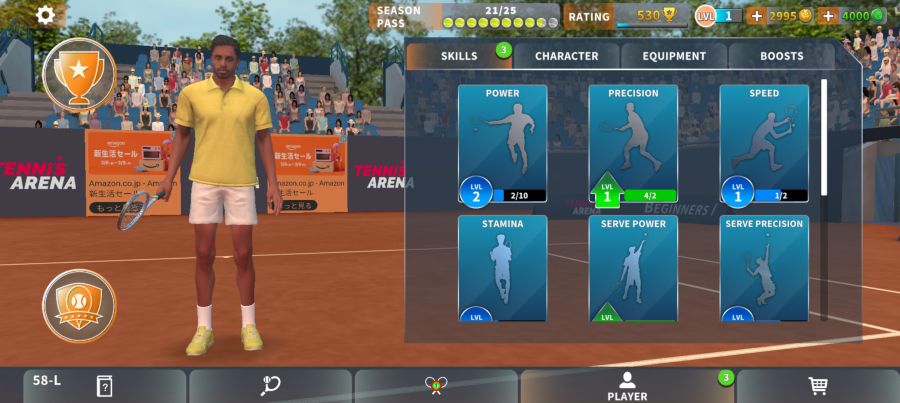Open the crossed rackets match menu
The width and height of the screenshot is (900, 403).
click(435, 386)
